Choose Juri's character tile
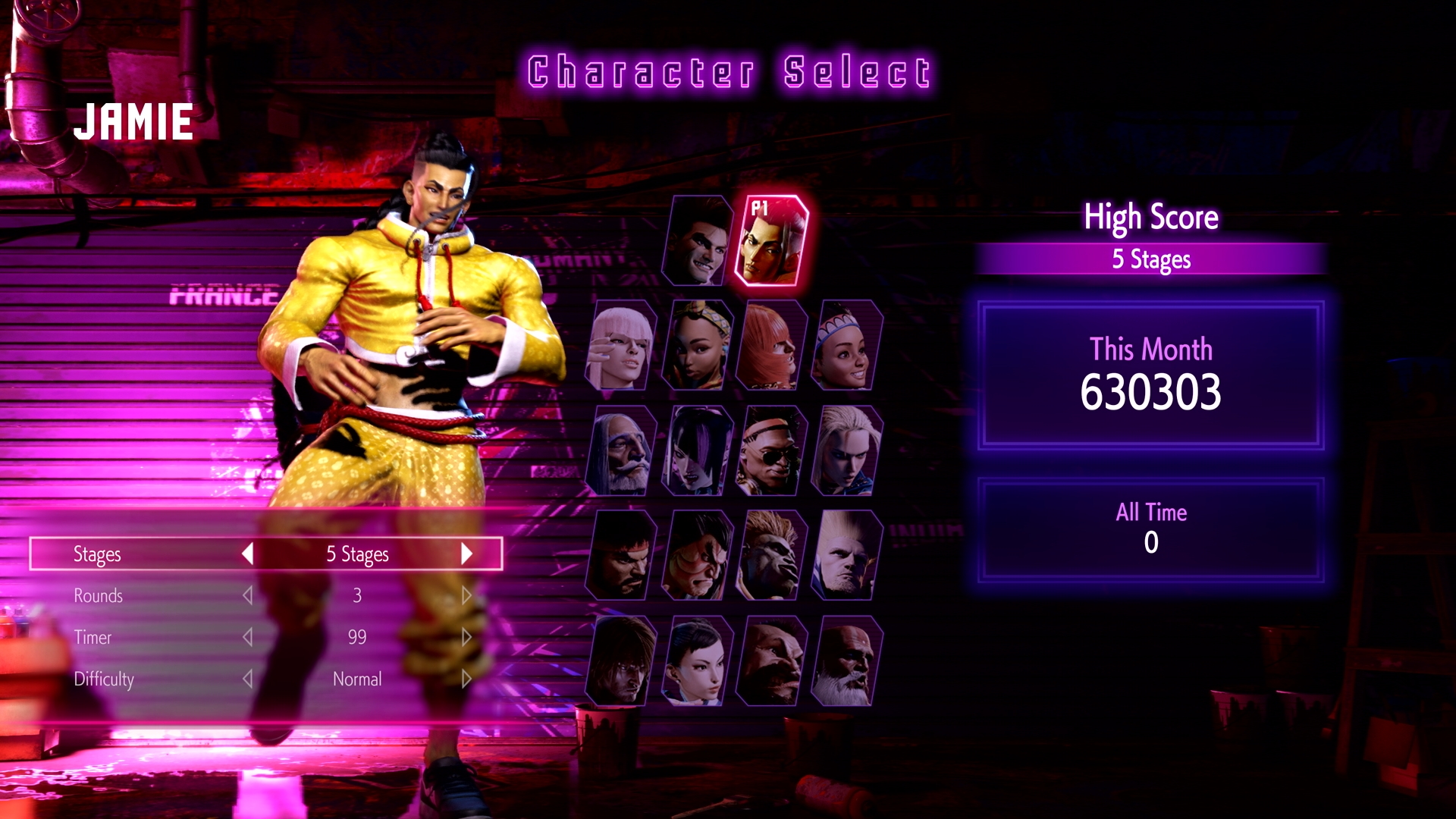The image size is (1456, 819). tap(698, 450)
